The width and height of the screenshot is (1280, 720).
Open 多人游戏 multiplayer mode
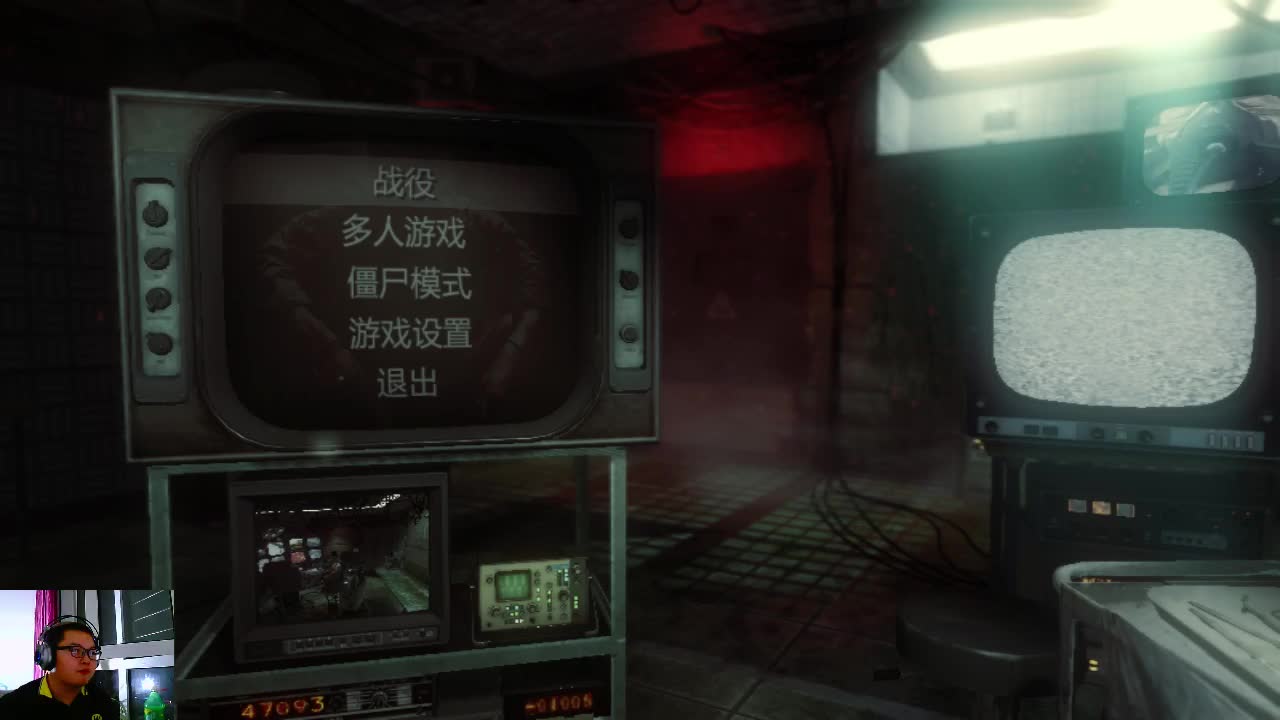(405, 234)
